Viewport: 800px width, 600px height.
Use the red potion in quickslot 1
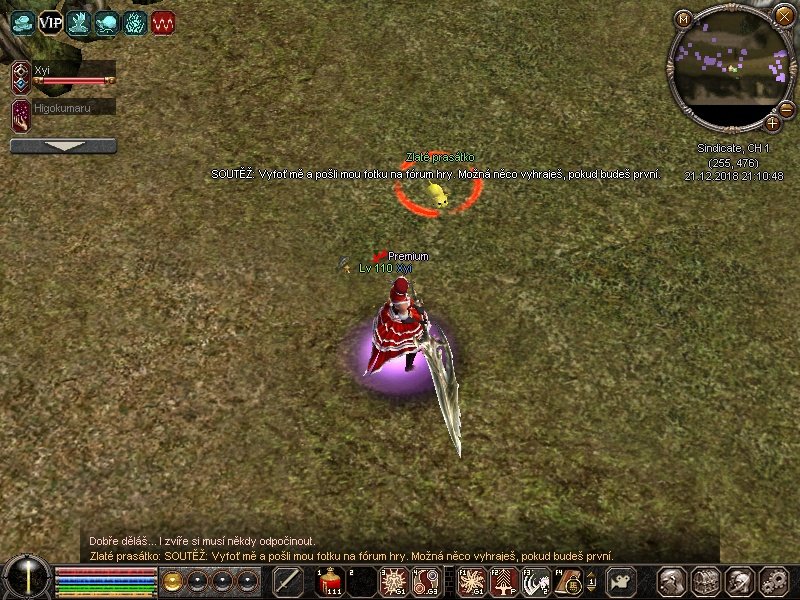[330, 582]
